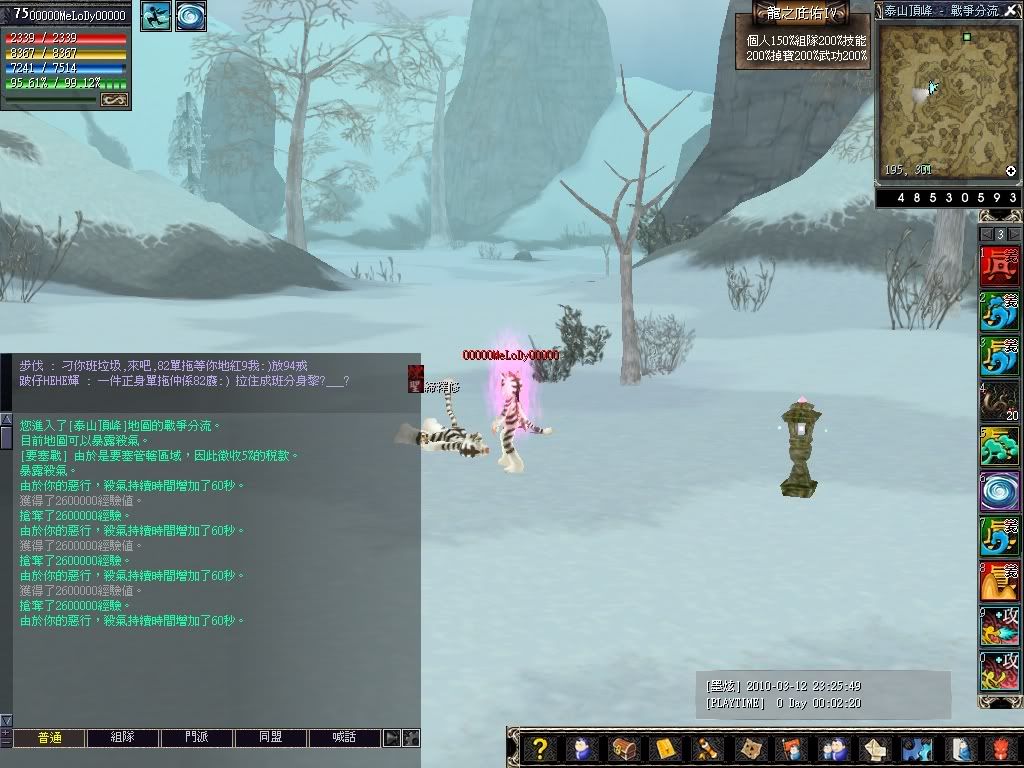Viewport: 1024px width, 768px height.
Task: Use the red skill in hotbar slot 1
Action: click(1000, 266)
